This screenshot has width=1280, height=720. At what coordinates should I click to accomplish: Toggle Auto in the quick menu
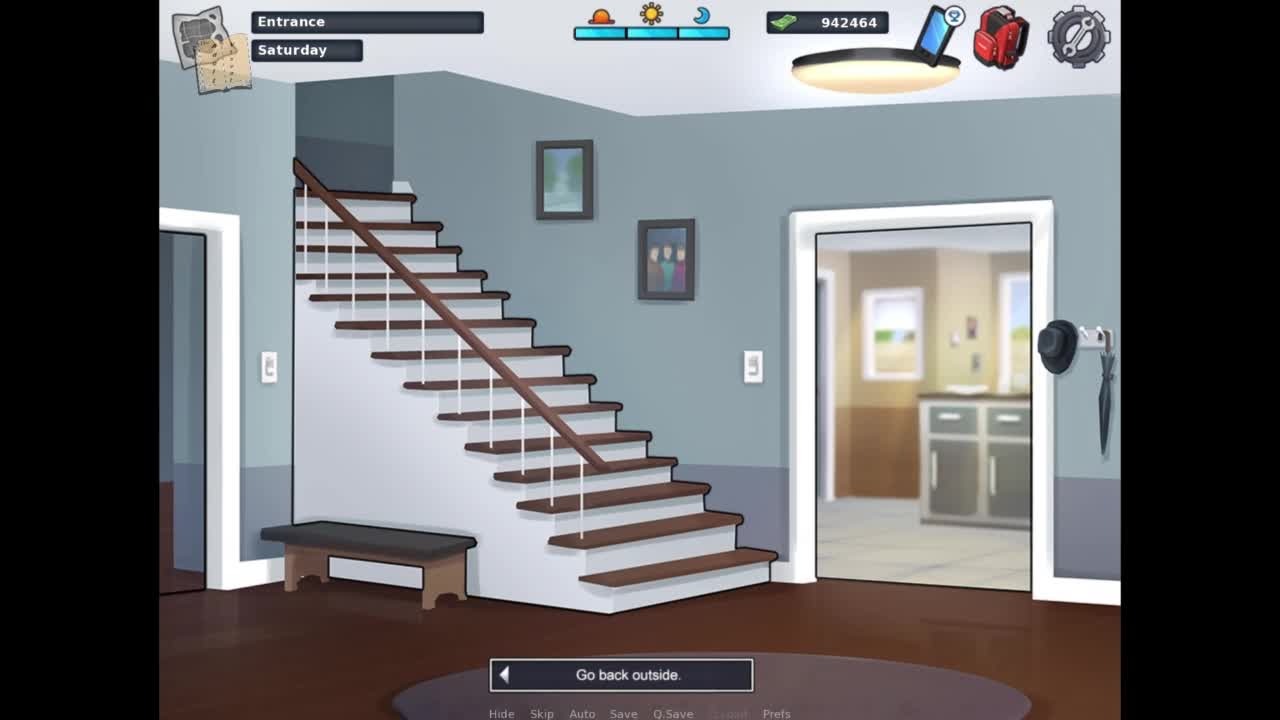click(582, 714)
